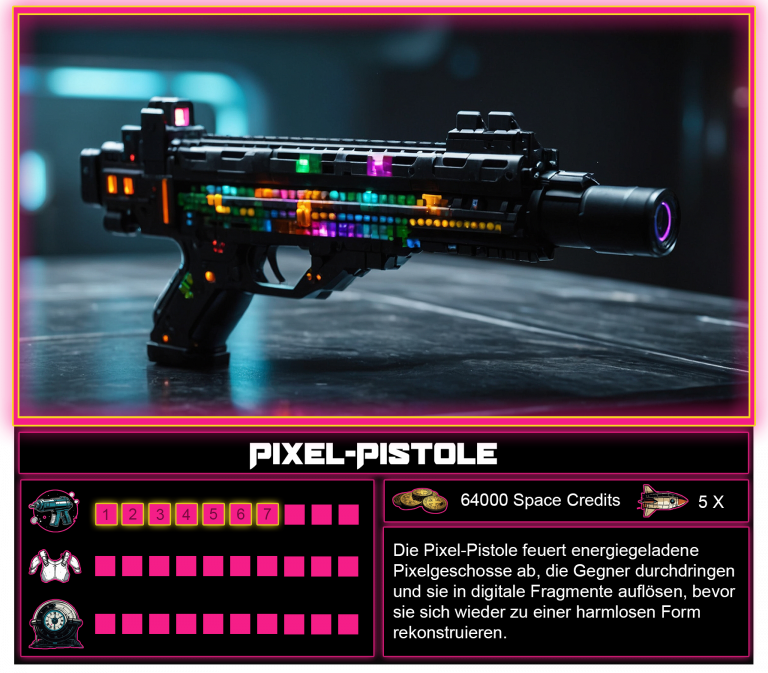Choose weapon level box number 4
The width and height of the screenshot is (768, 673).
[x=186, y=515]
